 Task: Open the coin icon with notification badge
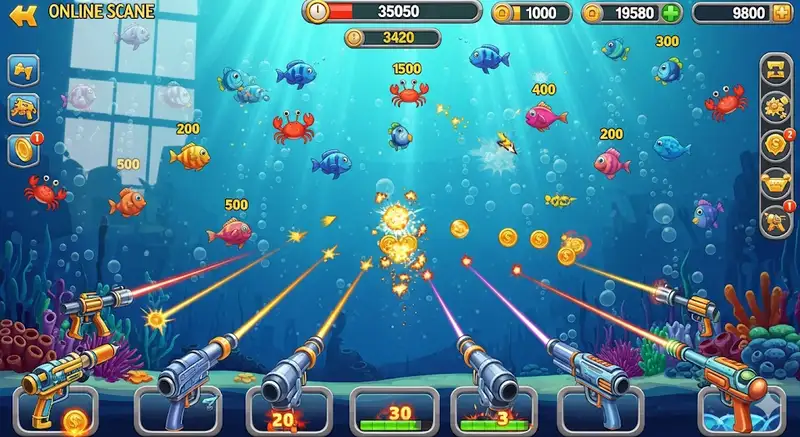coord(22,149)
